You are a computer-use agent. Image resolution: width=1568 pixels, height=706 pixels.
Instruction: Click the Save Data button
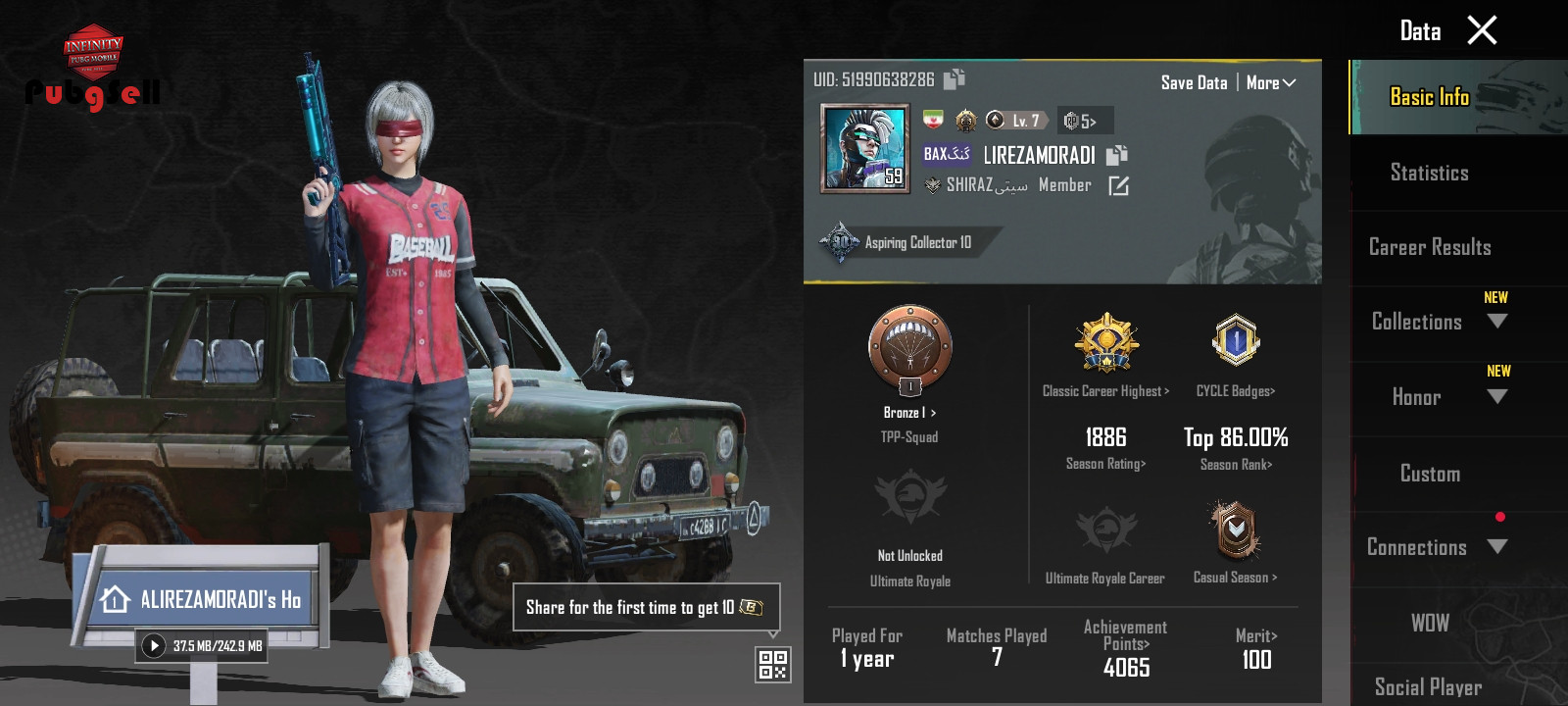point(1194,83)
